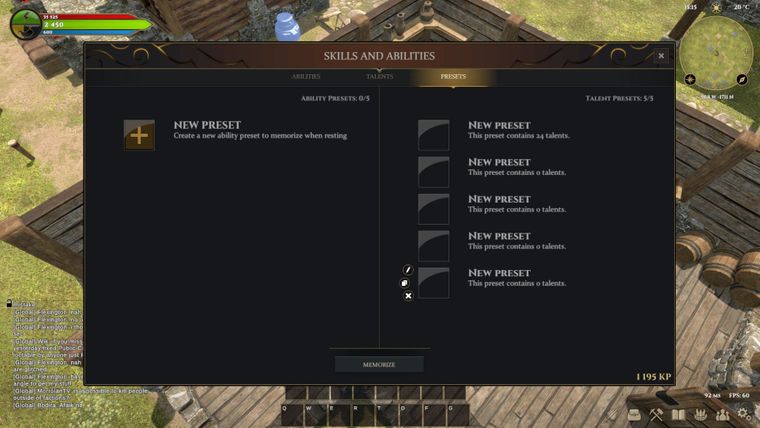Click the Memorize button
This screenshot has width=760, height=428.
(x=379, y=365)
